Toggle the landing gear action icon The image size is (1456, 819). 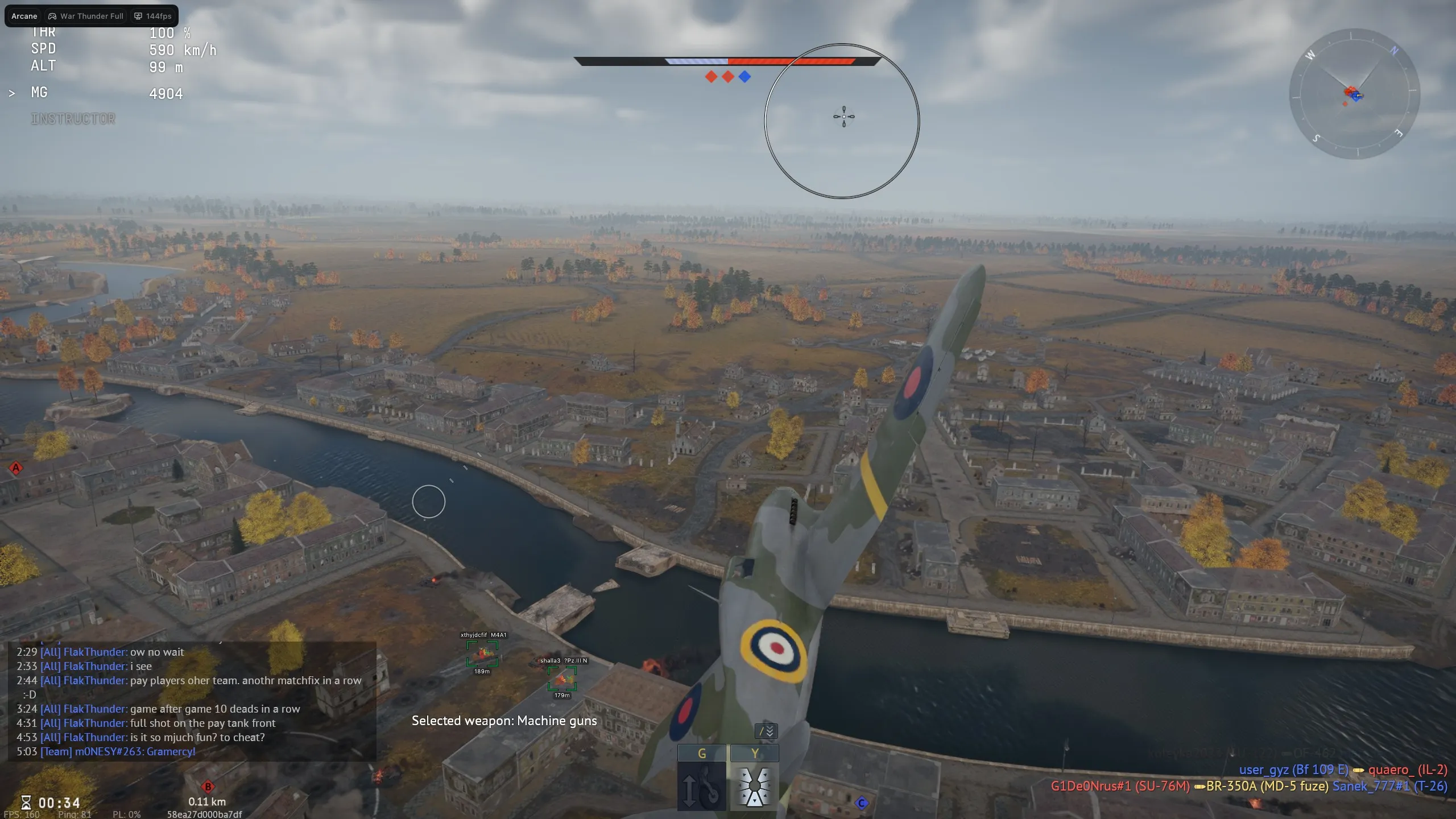tap(701, 787)
